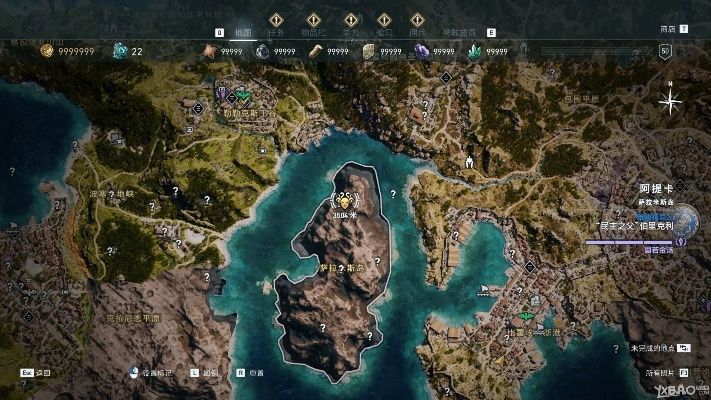Select the 地图 map tab
The width and height of the screenshot is (711, 400).
242,31
